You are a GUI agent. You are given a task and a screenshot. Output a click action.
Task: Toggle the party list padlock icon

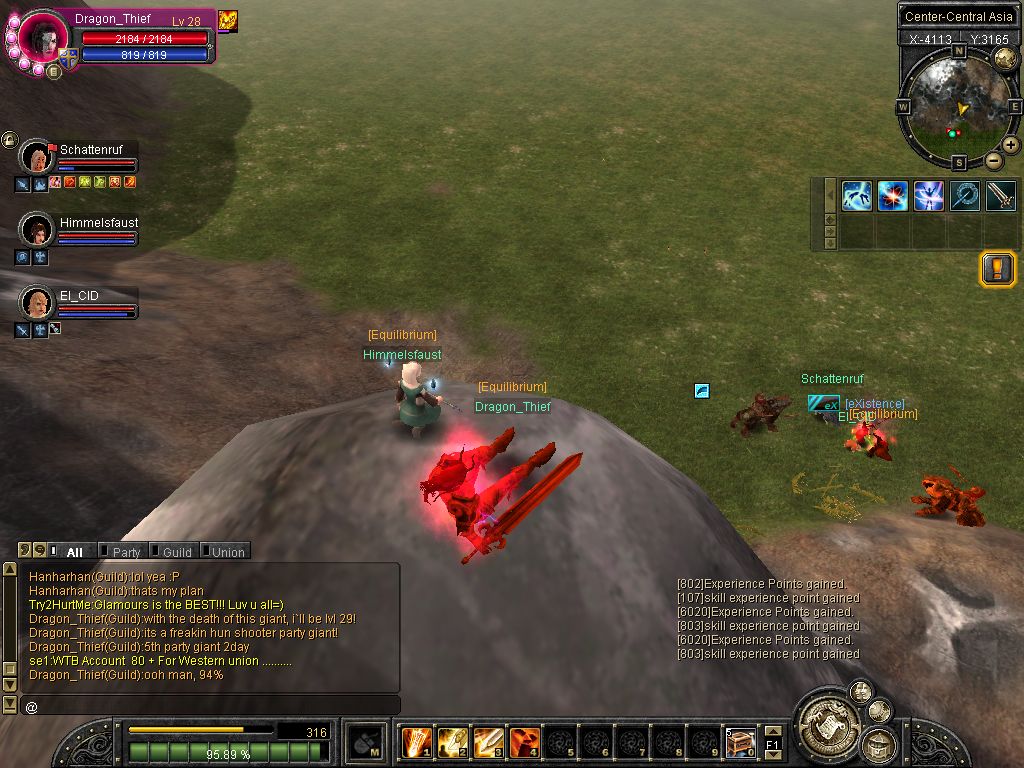pyautogui.click(x=10, y=140)
